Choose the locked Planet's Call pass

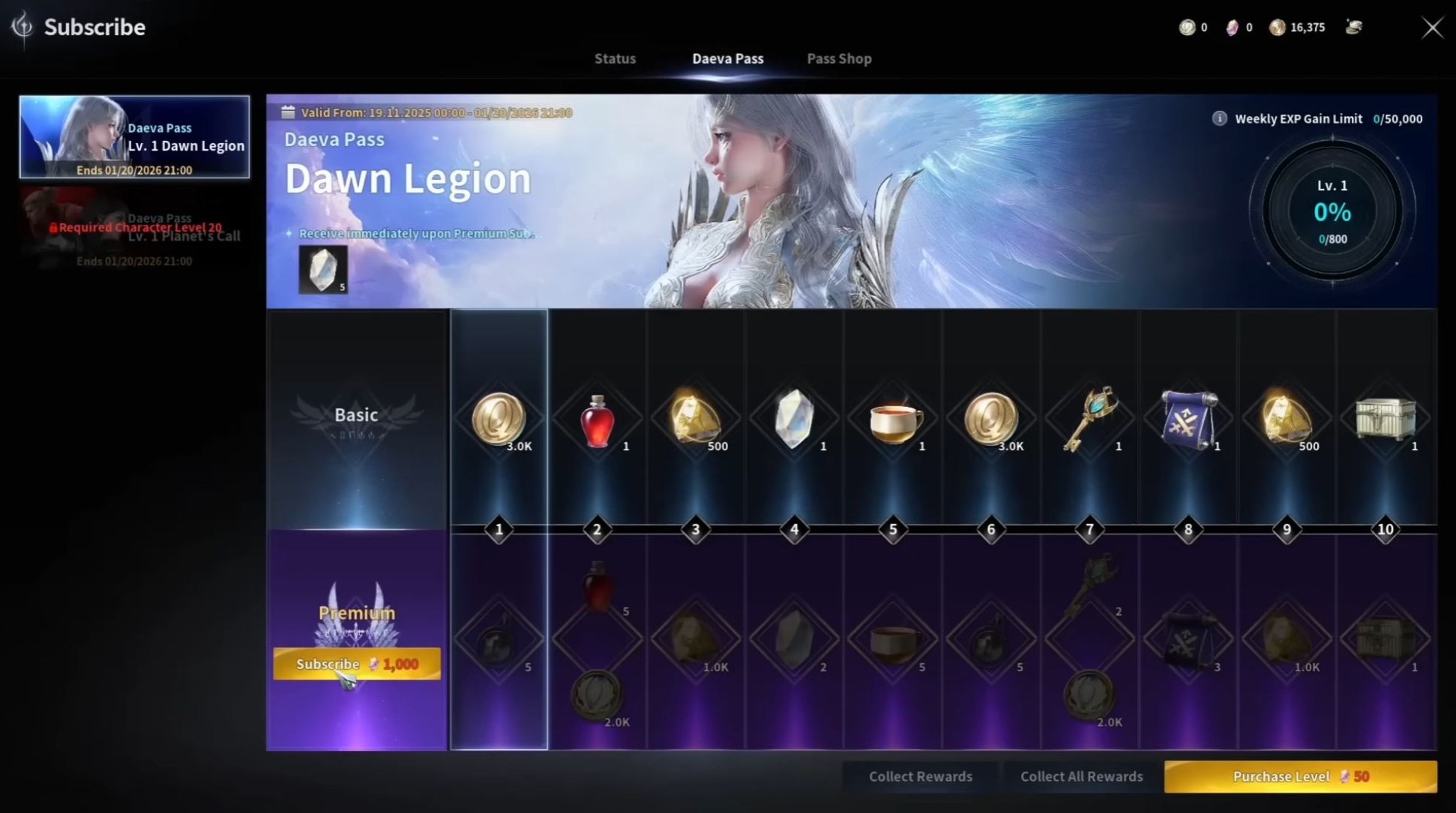[135, 229]
